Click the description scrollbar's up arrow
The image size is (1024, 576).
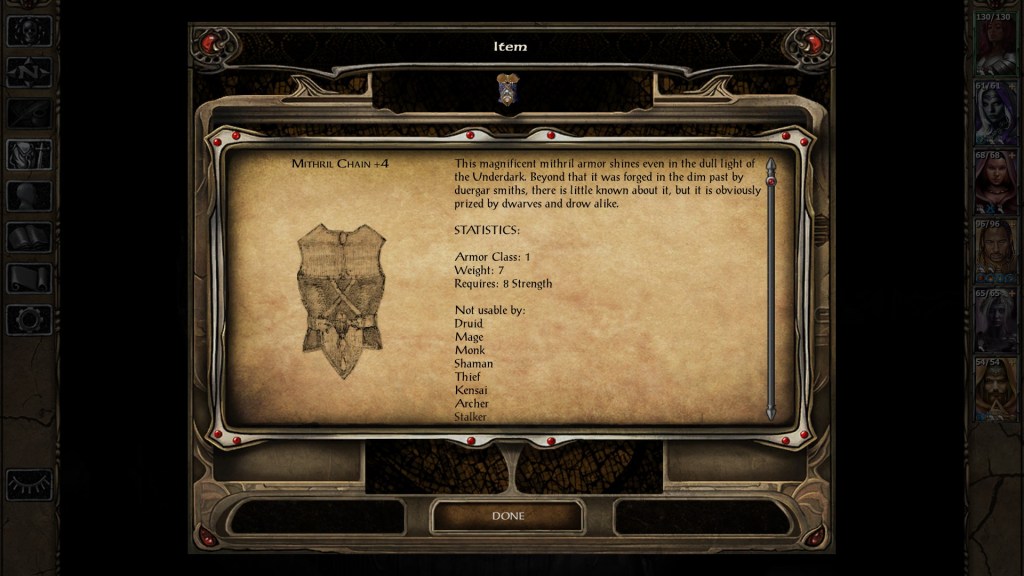(771, 164)
